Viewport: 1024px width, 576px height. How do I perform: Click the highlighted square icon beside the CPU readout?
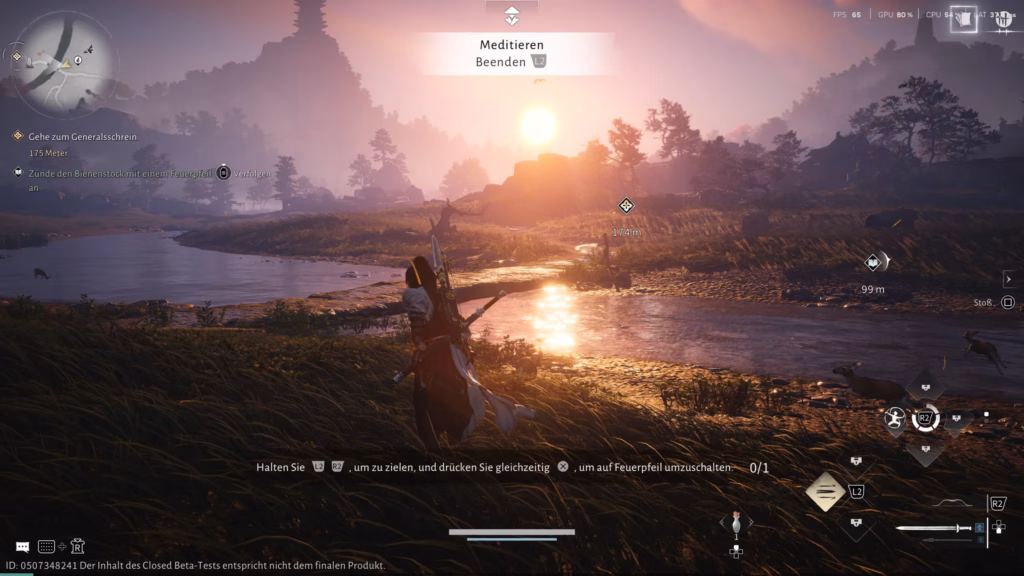tap(963, 18)
